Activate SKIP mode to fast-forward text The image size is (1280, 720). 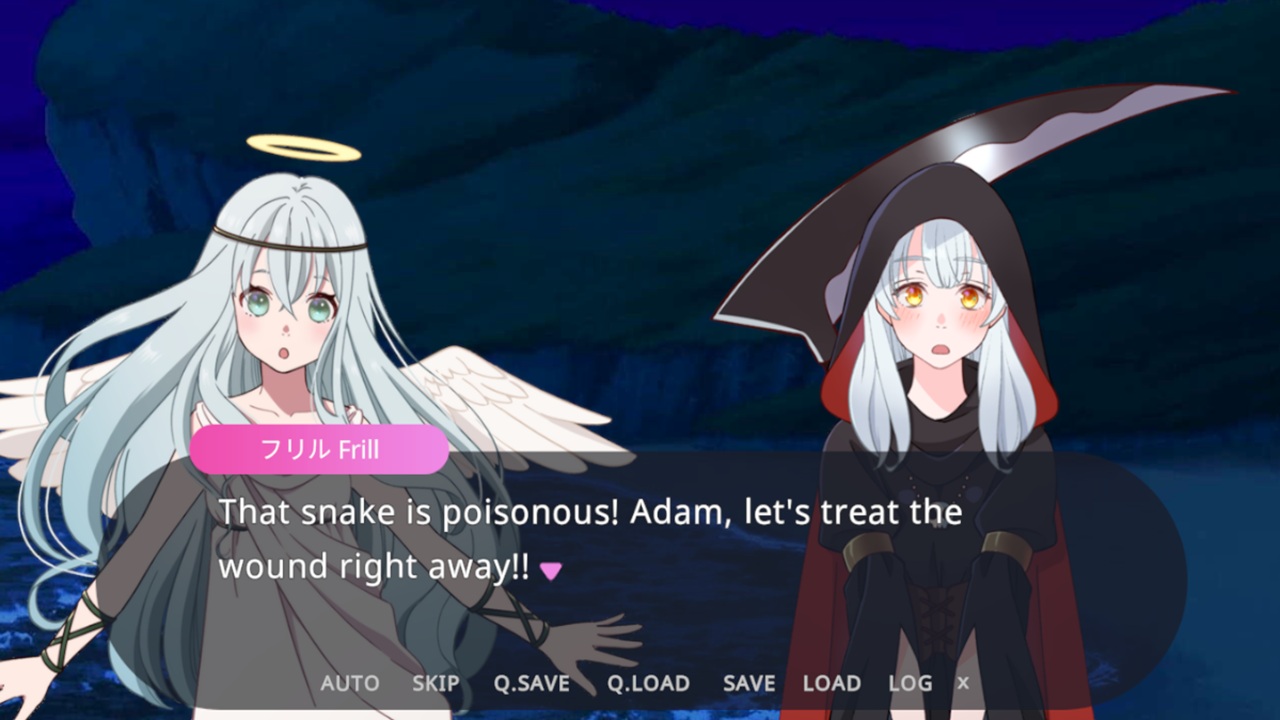pos(434,683)
